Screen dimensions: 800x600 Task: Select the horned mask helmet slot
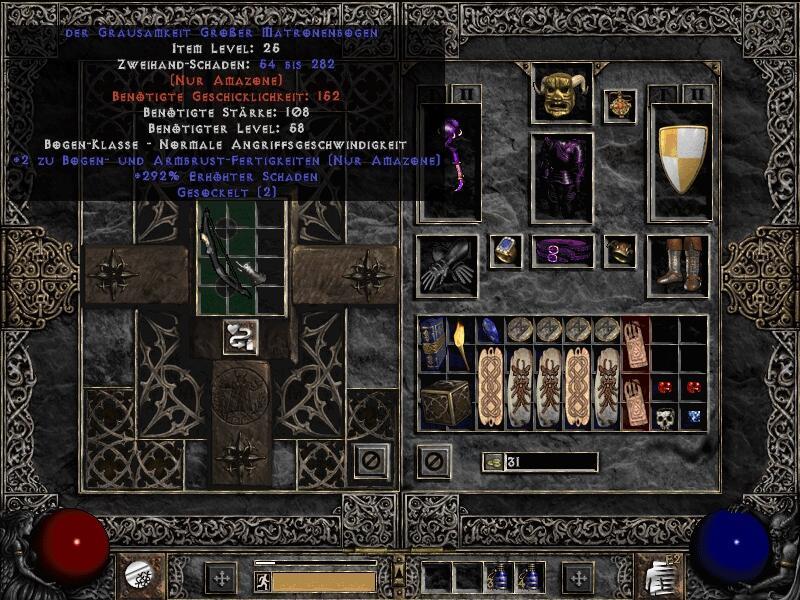click(x=561, y=93)
